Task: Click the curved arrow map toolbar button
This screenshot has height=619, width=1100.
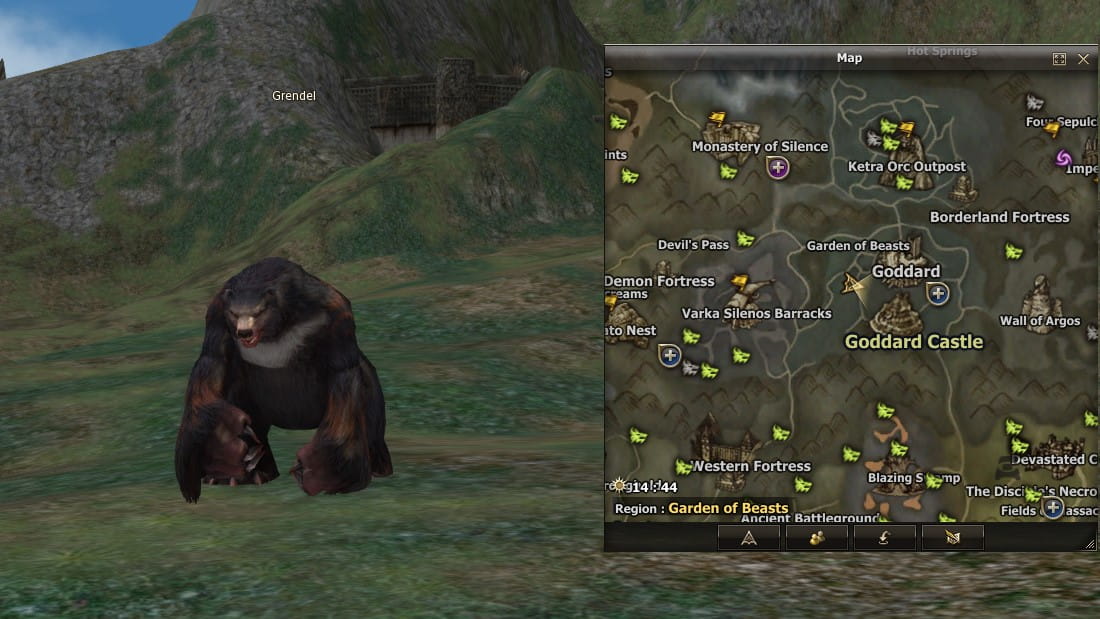Action: [884, 538]
